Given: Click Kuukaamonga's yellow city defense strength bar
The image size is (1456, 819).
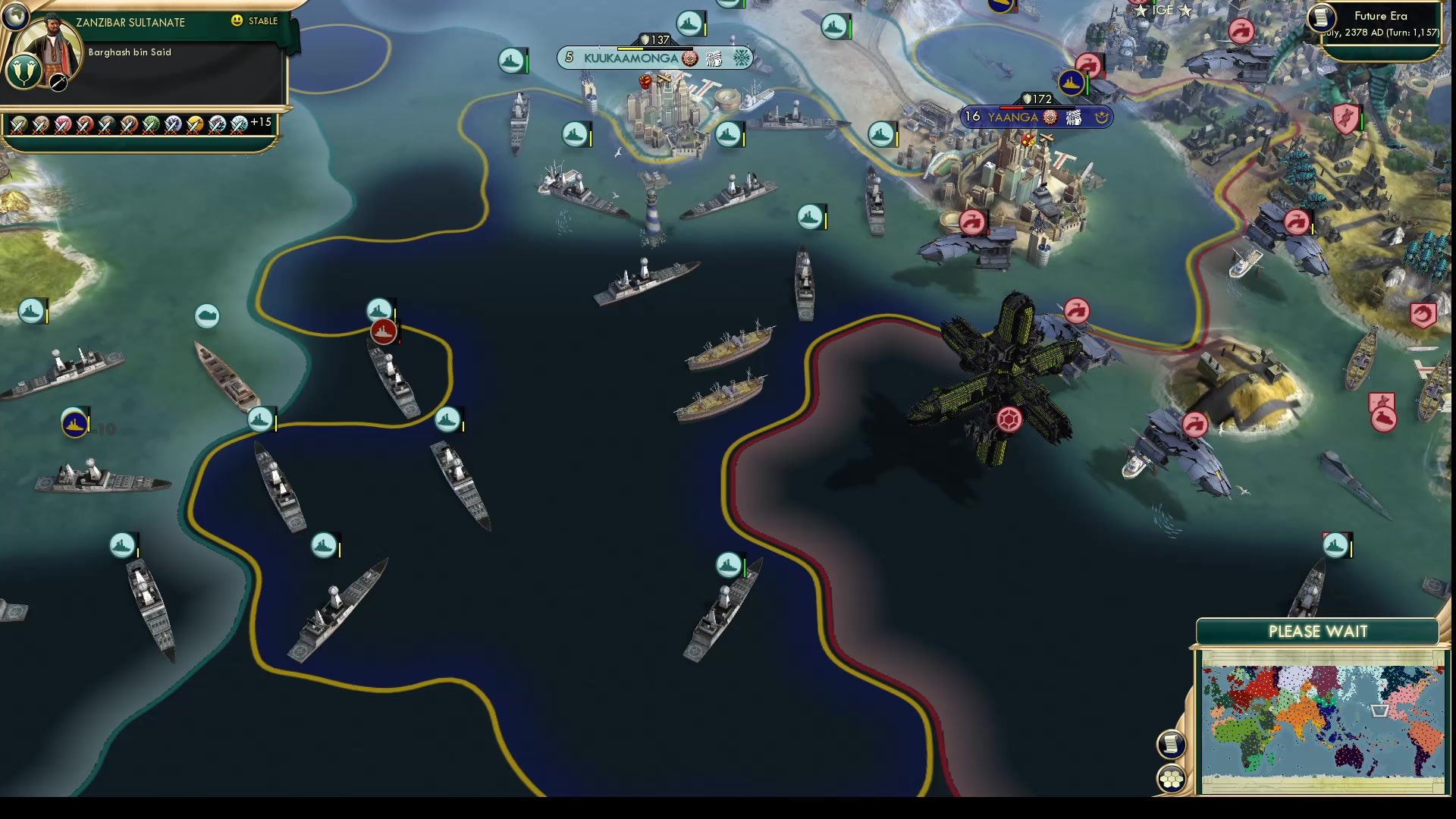Looking at the screenshot, I should (x=630, y=49).
